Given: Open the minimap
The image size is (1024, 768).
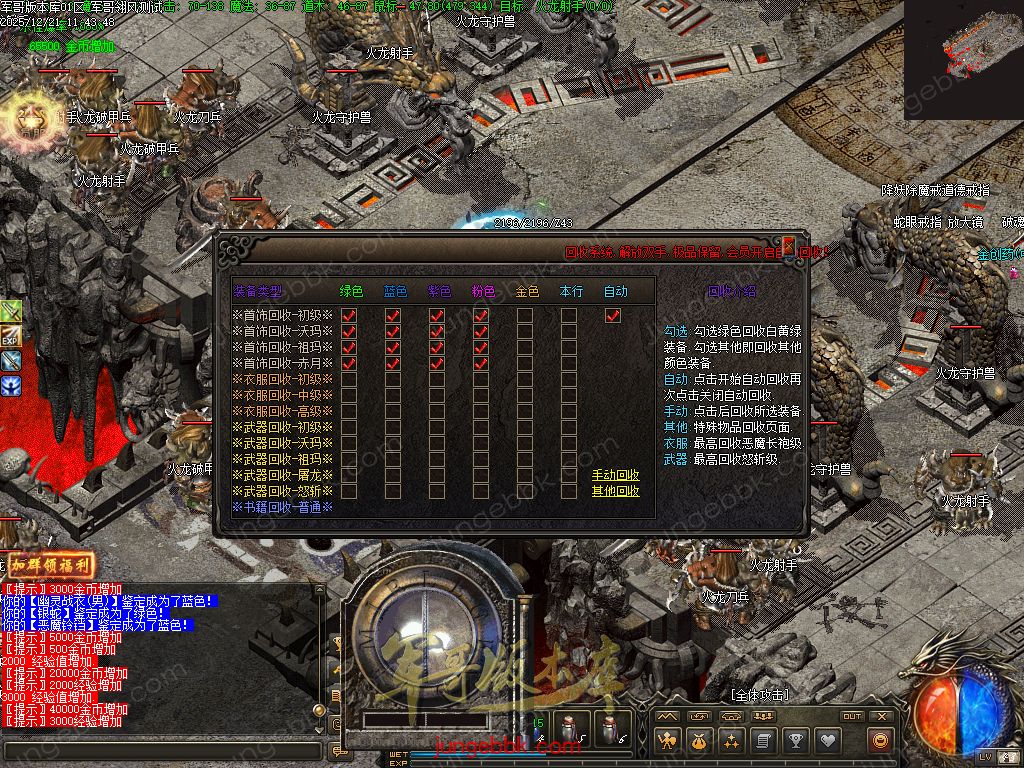Looking at the screenshot, I should pyautogui.click(x=964, y=60).
